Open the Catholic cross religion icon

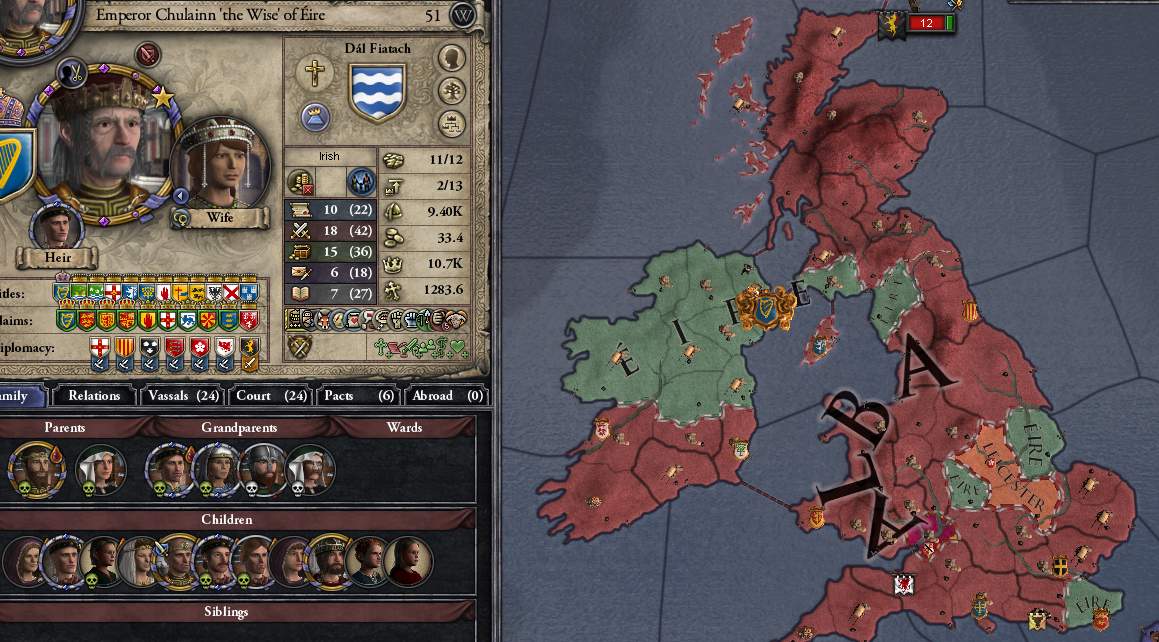tap(315, 73)
